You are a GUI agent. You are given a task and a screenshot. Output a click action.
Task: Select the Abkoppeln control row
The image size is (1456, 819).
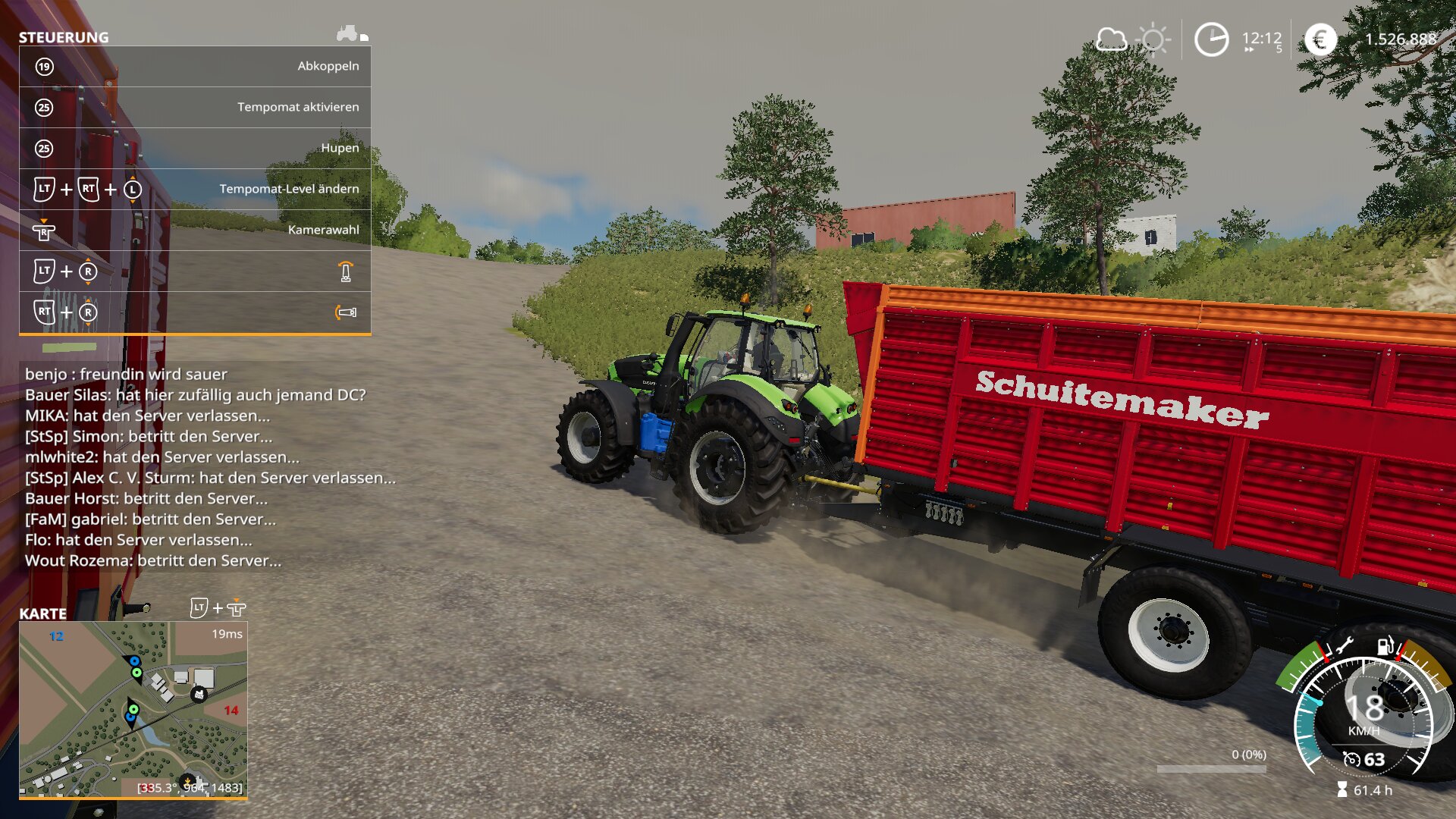[x=195, y=67]
